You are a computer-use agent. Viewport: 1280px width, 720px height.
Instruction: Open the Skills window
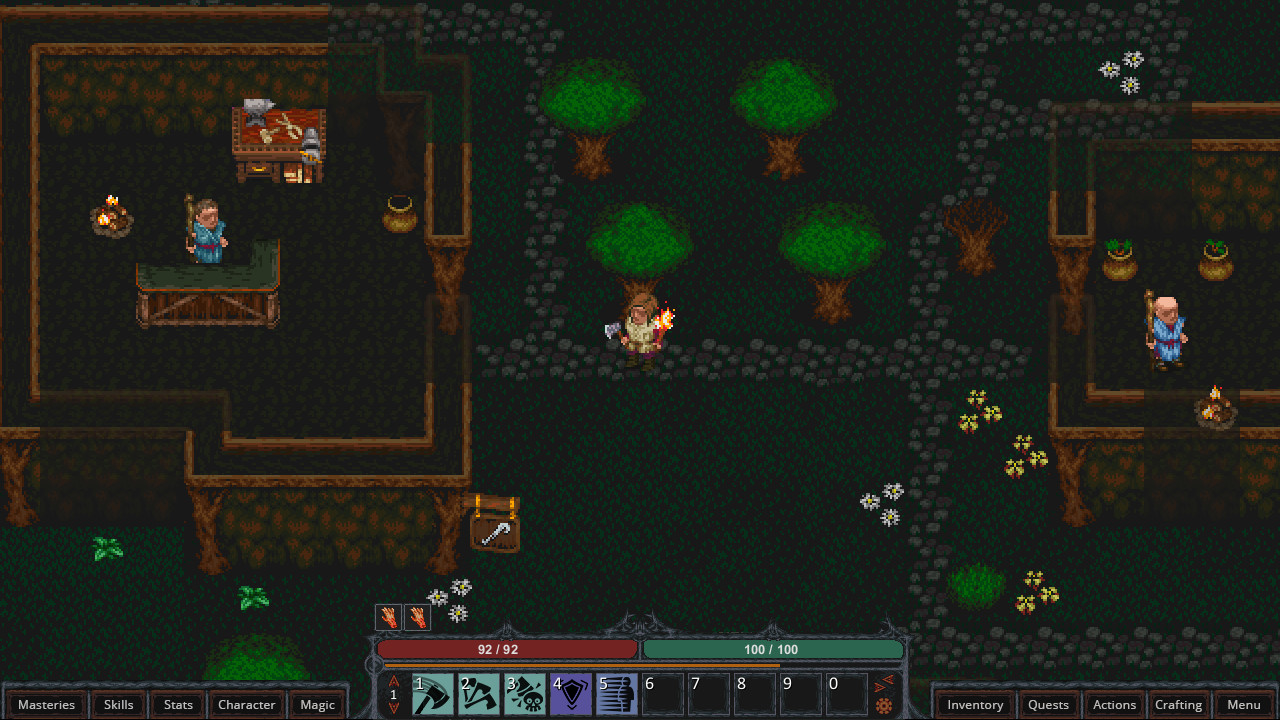coord(118,704)
